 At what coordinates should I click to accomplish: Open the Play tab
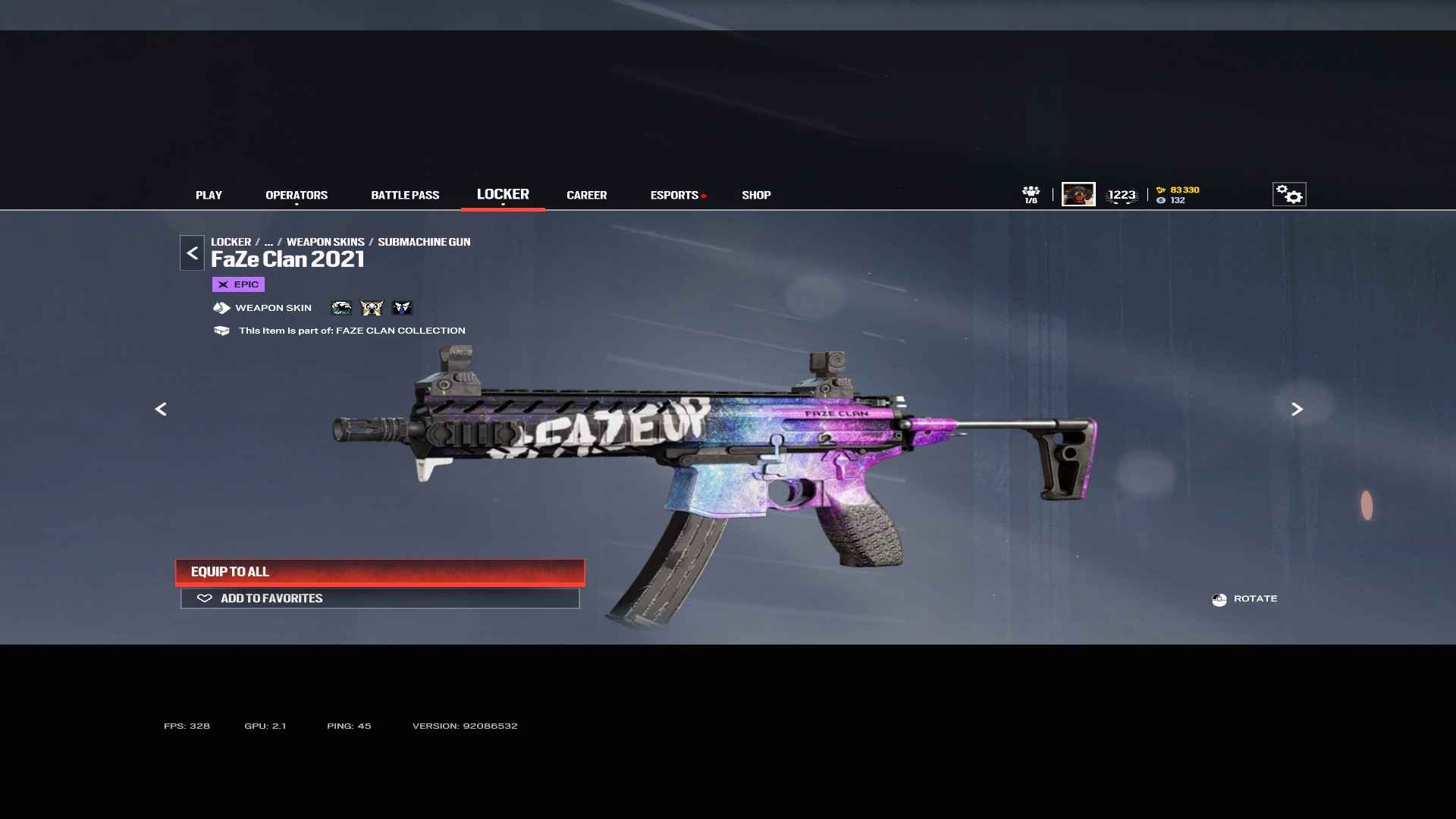[209, 195]
